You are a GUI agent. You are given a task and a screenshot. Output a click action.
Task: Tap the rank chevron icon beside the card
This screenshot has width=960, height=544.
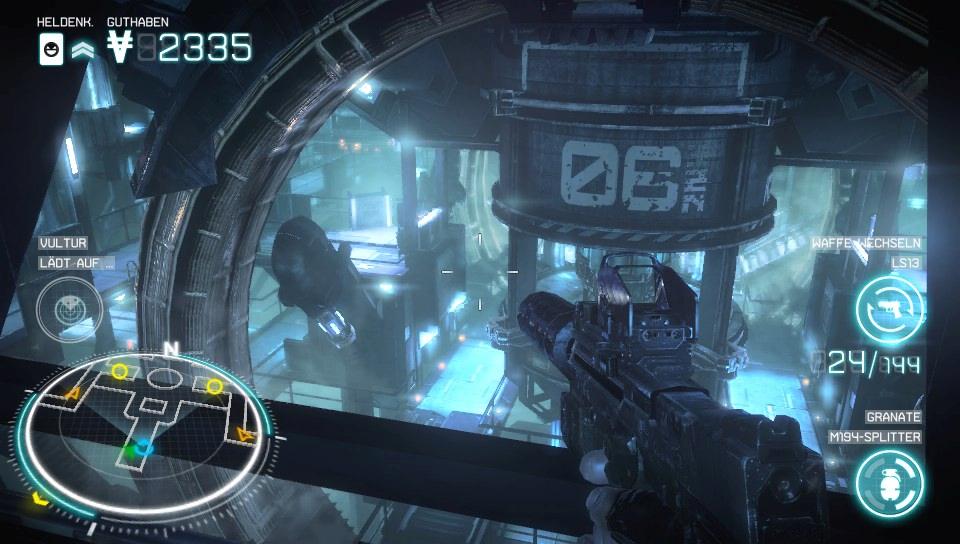pos(83,49)
